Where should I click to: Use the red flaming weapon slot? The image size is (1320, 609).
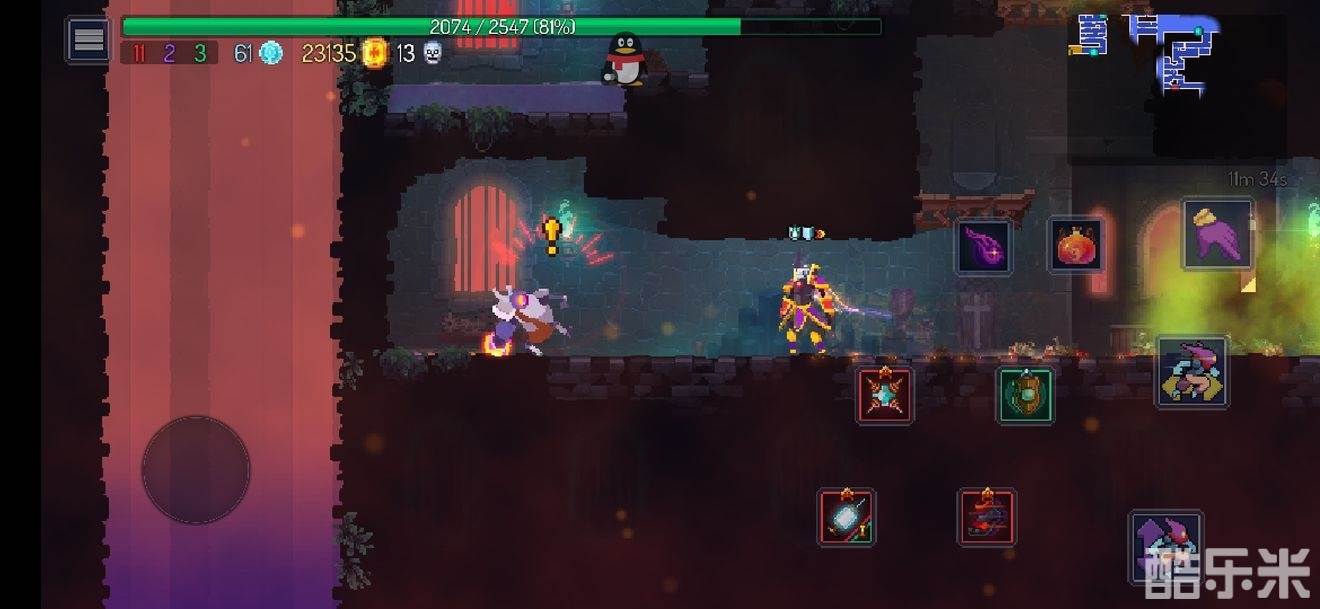click(x=987, y=517)
